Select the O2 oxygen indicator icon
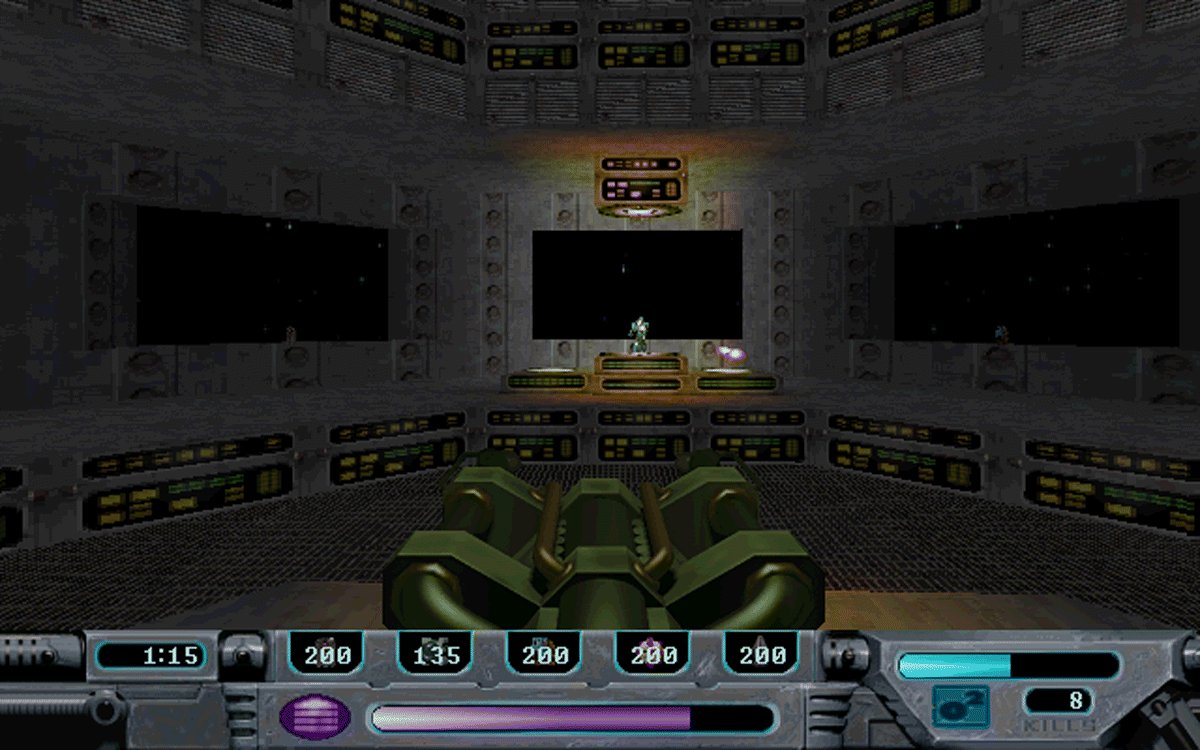This screenshot has width=1200, height=750. [961, 706]
